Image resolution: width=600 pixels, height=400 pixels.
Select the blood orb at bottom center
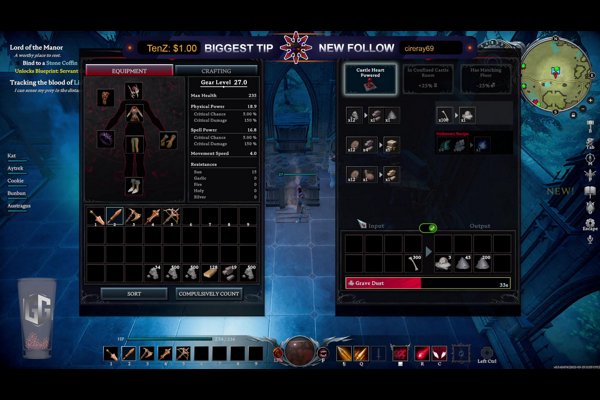(299, 350)
